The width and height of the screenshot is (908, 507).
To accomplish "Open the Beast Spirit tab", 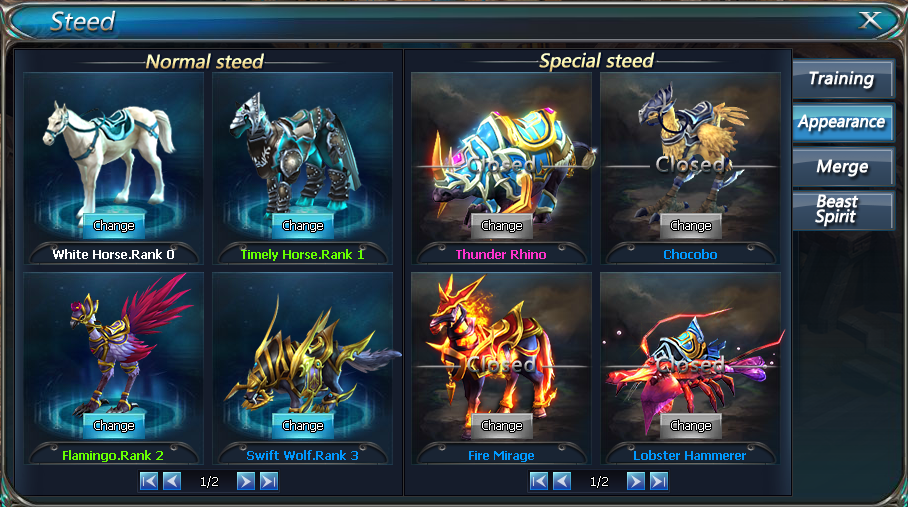I will pos(841,209).
